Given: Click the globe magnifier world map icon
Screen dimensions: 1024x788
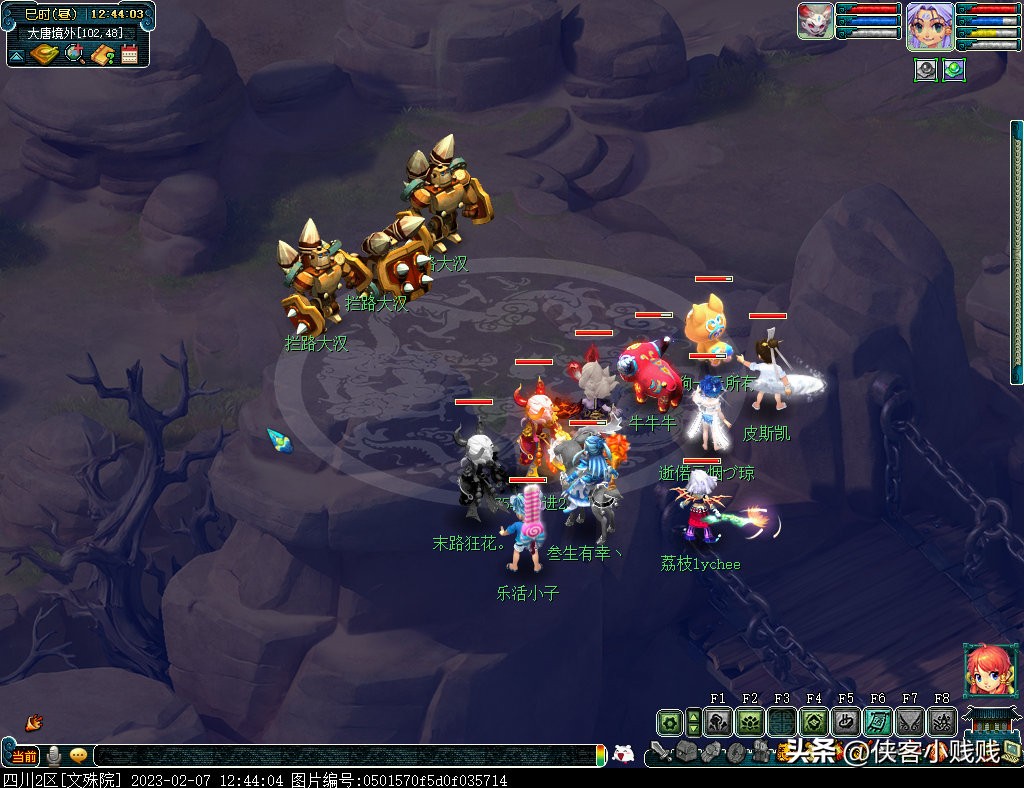Looking at the screenshot, I should (x=74, y=54).
